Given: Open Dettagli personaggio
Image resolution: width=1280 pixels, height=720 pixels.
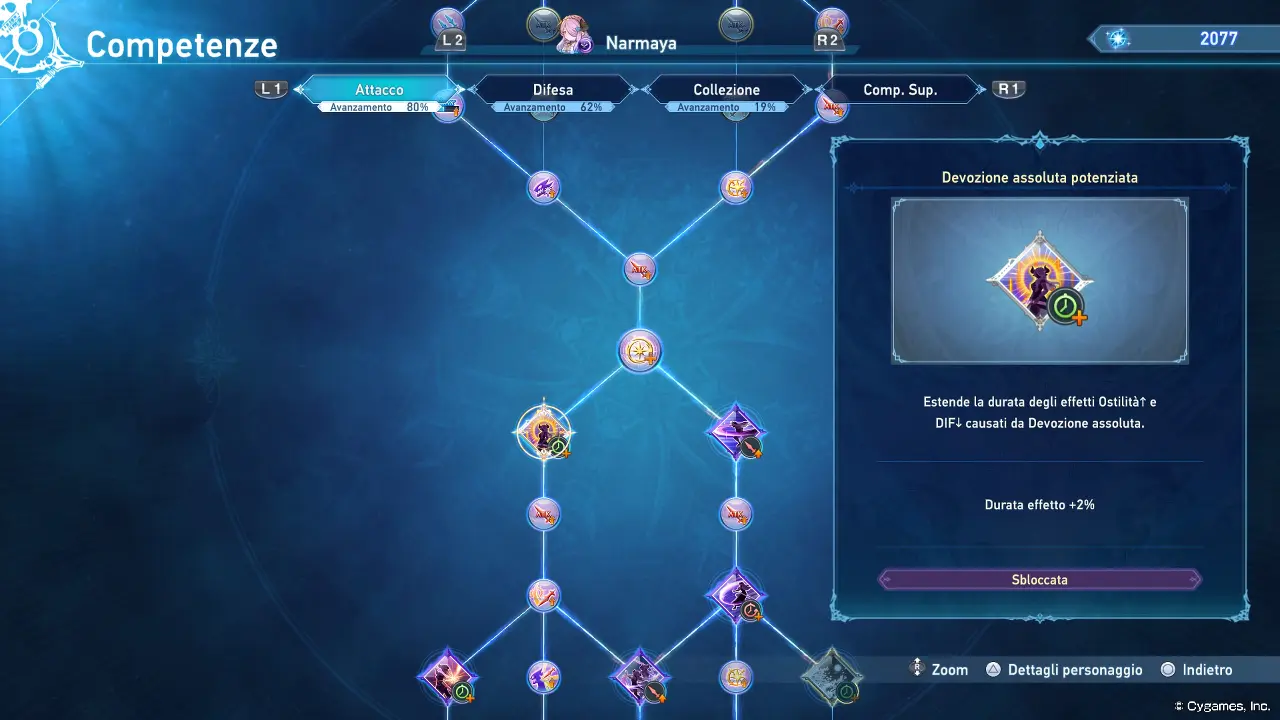Looking at the screenshot, I should 1064,669.
